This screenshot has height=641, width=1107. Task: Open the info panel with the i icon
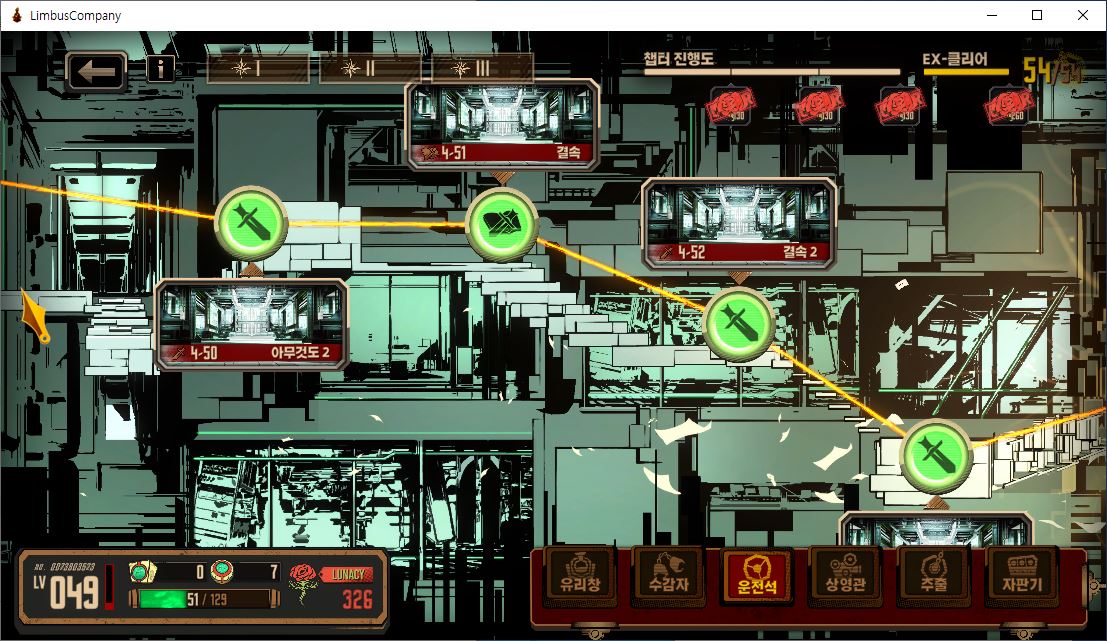click(160, 68)
